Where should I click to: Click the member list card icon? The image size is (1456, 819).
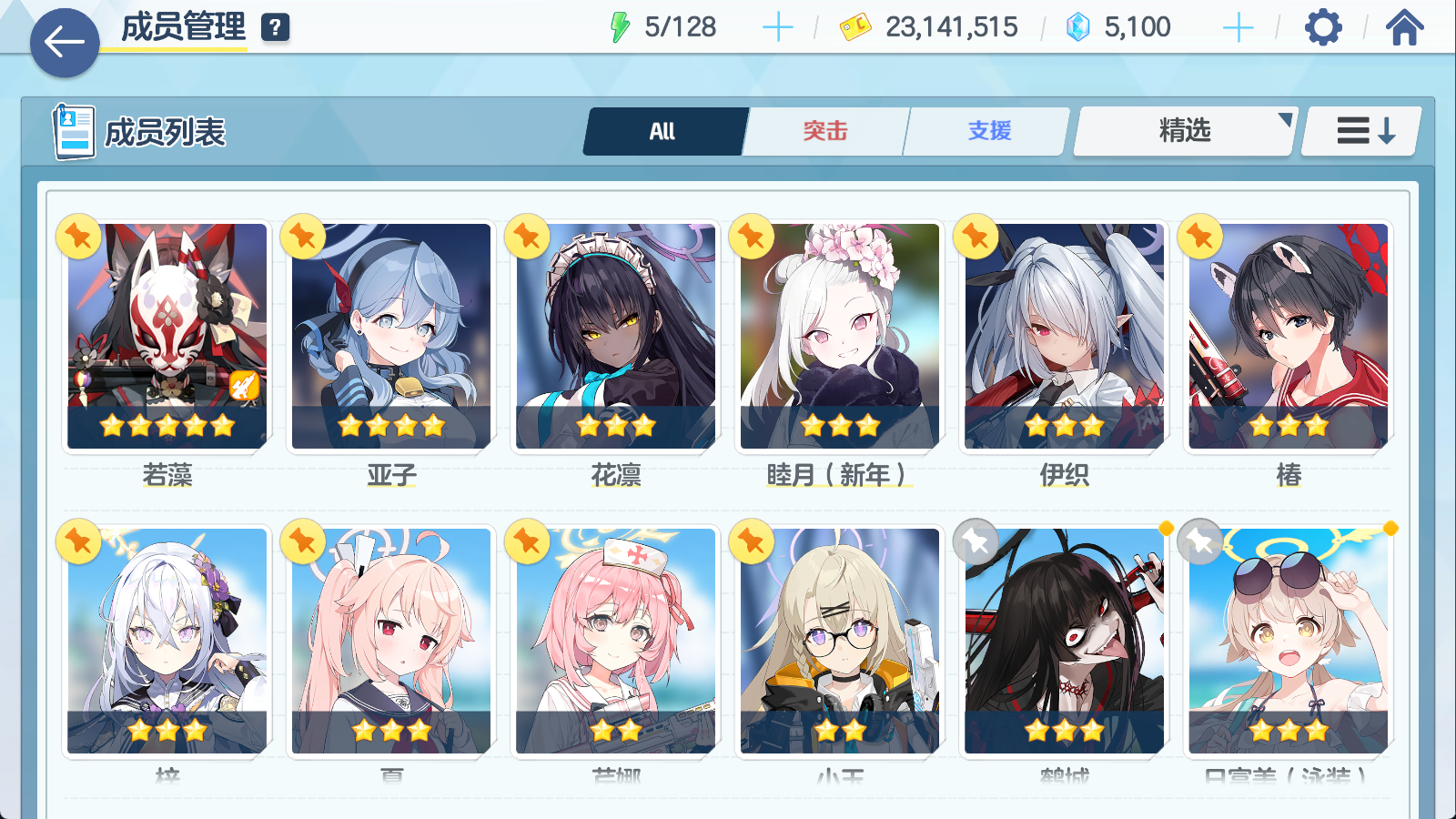pos(75,130)
